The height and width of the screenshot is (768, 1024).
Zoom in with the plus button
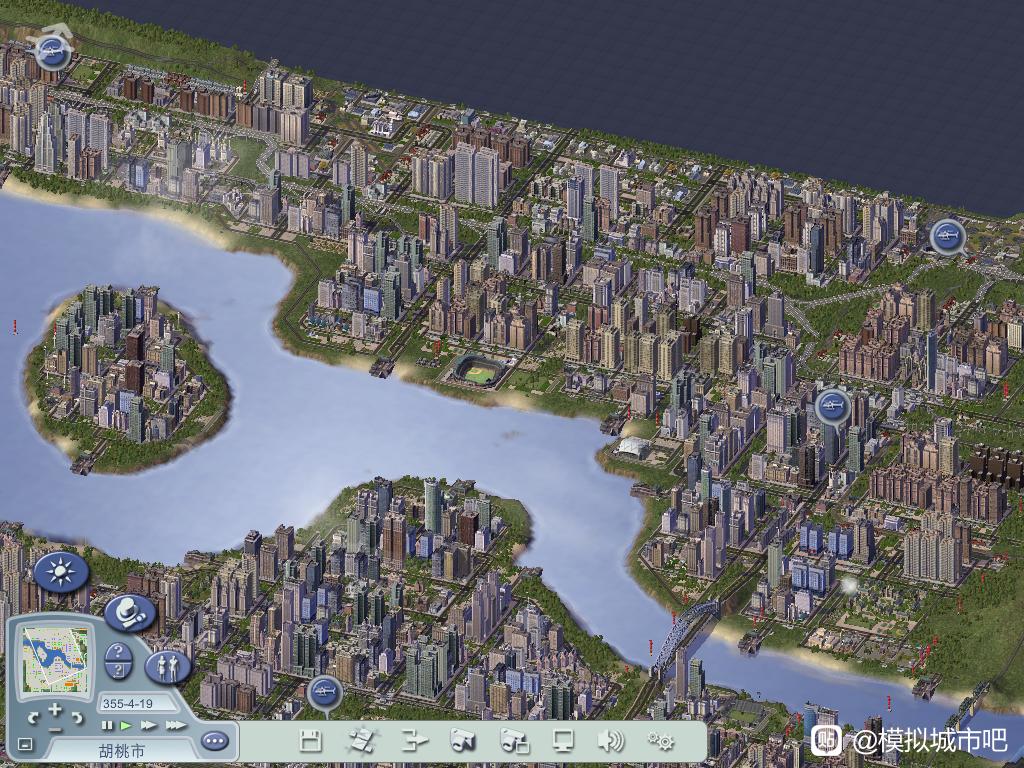[54, 711]
